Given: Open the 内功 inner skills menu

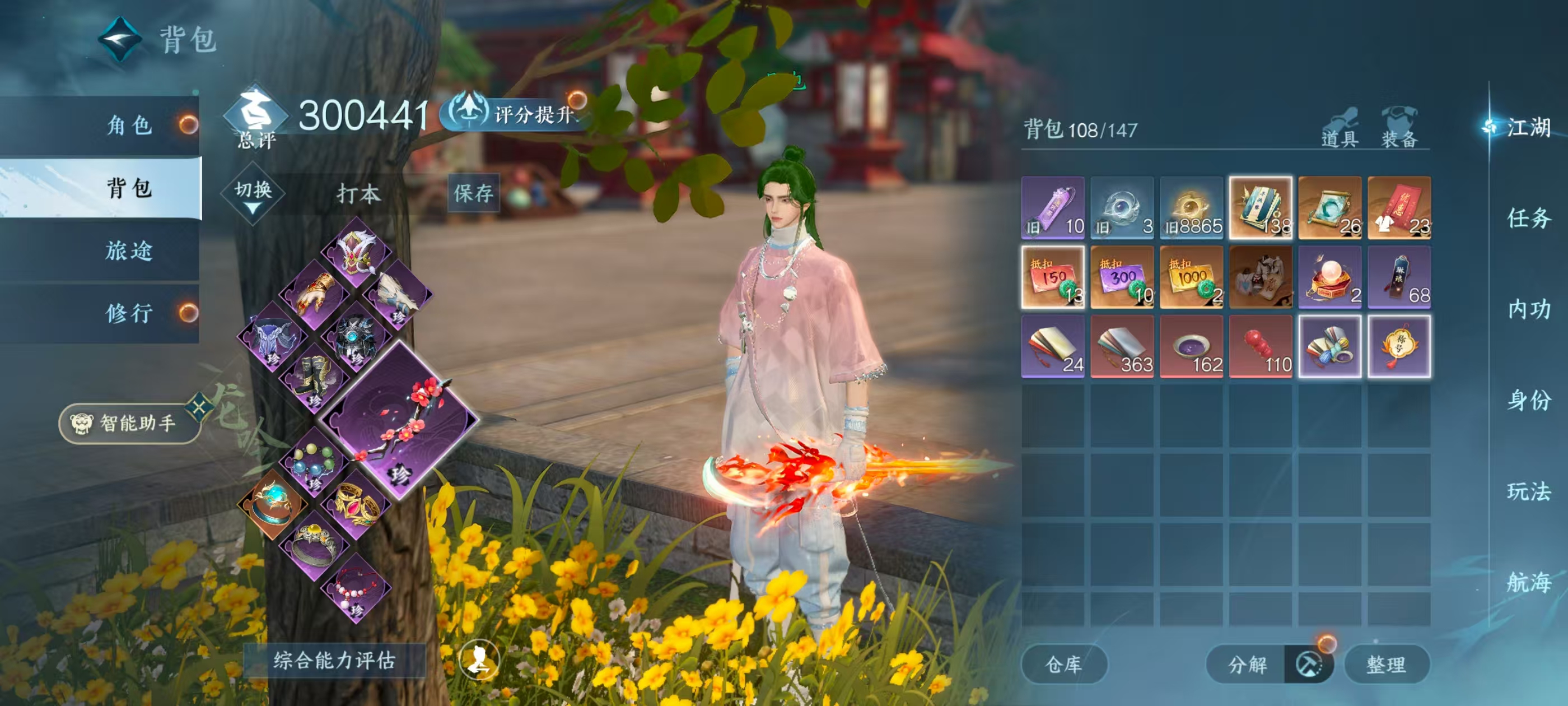Looking at the screenshot, I should pyautogui.click(x=1528, y=309).
